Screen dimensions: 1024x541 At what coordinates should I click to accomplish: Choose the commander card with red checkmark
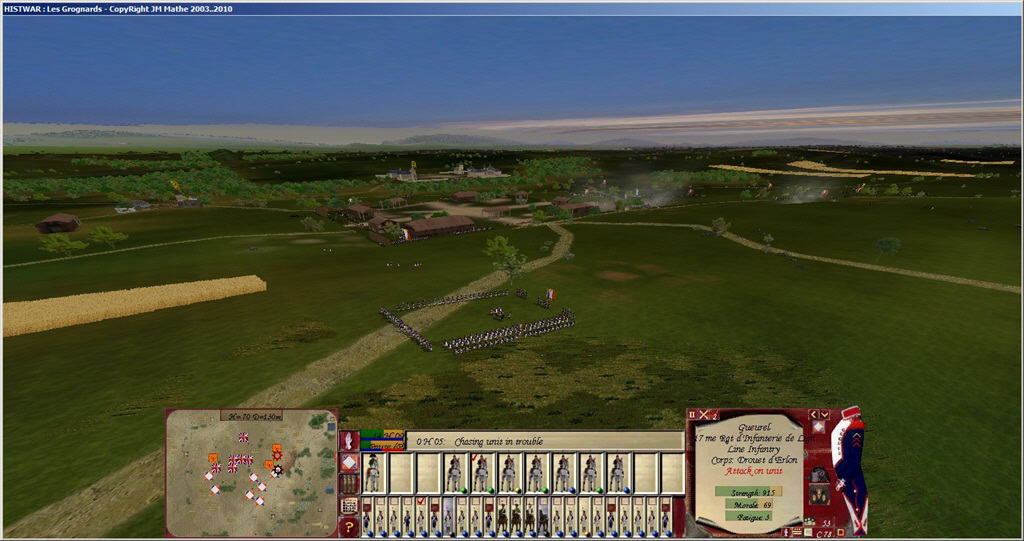click(481, 473)
